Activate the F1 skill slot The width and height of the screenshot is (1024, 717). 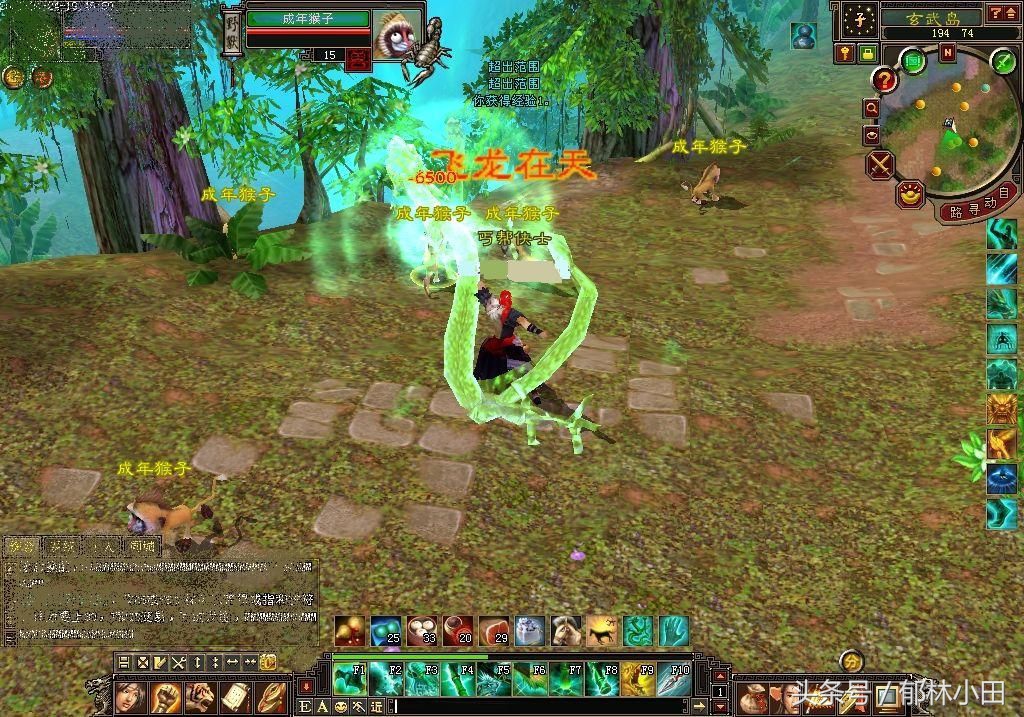point(349,679)
